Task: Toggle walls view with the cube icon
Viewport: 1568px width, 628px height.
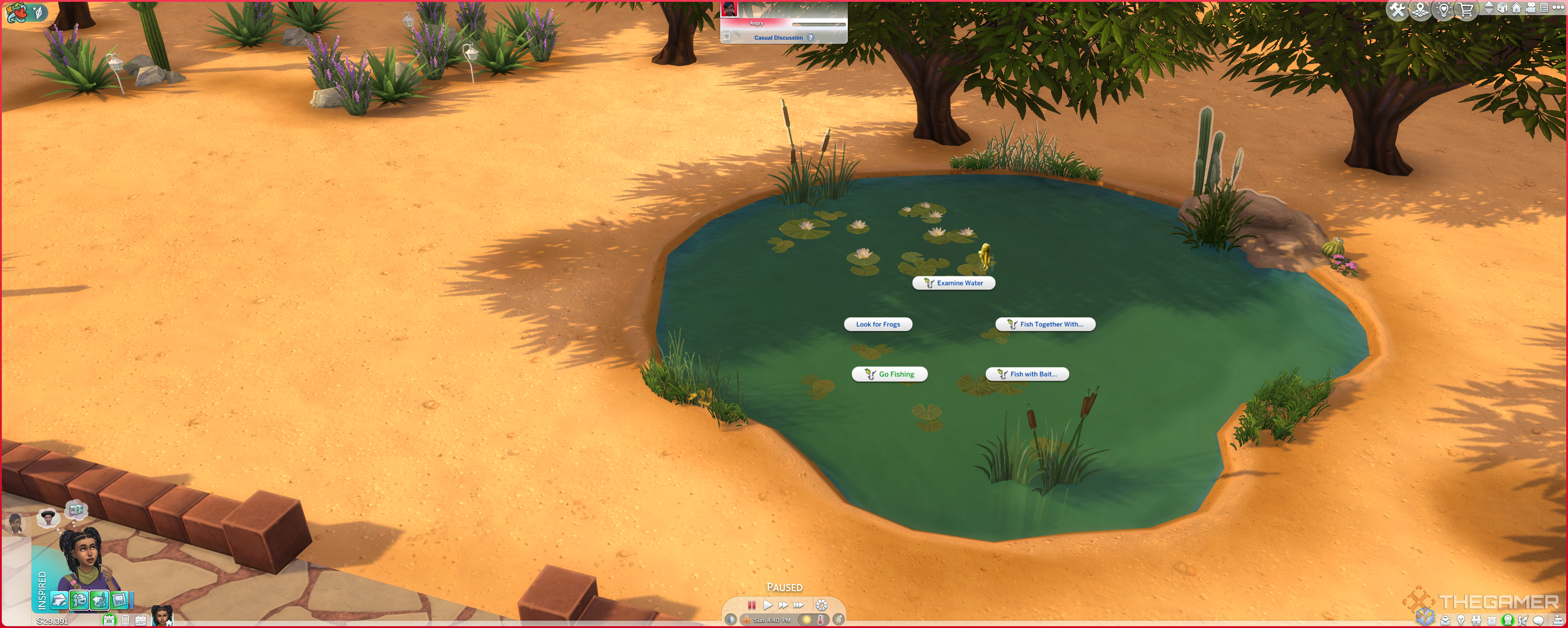Action: pos(1502,8)
